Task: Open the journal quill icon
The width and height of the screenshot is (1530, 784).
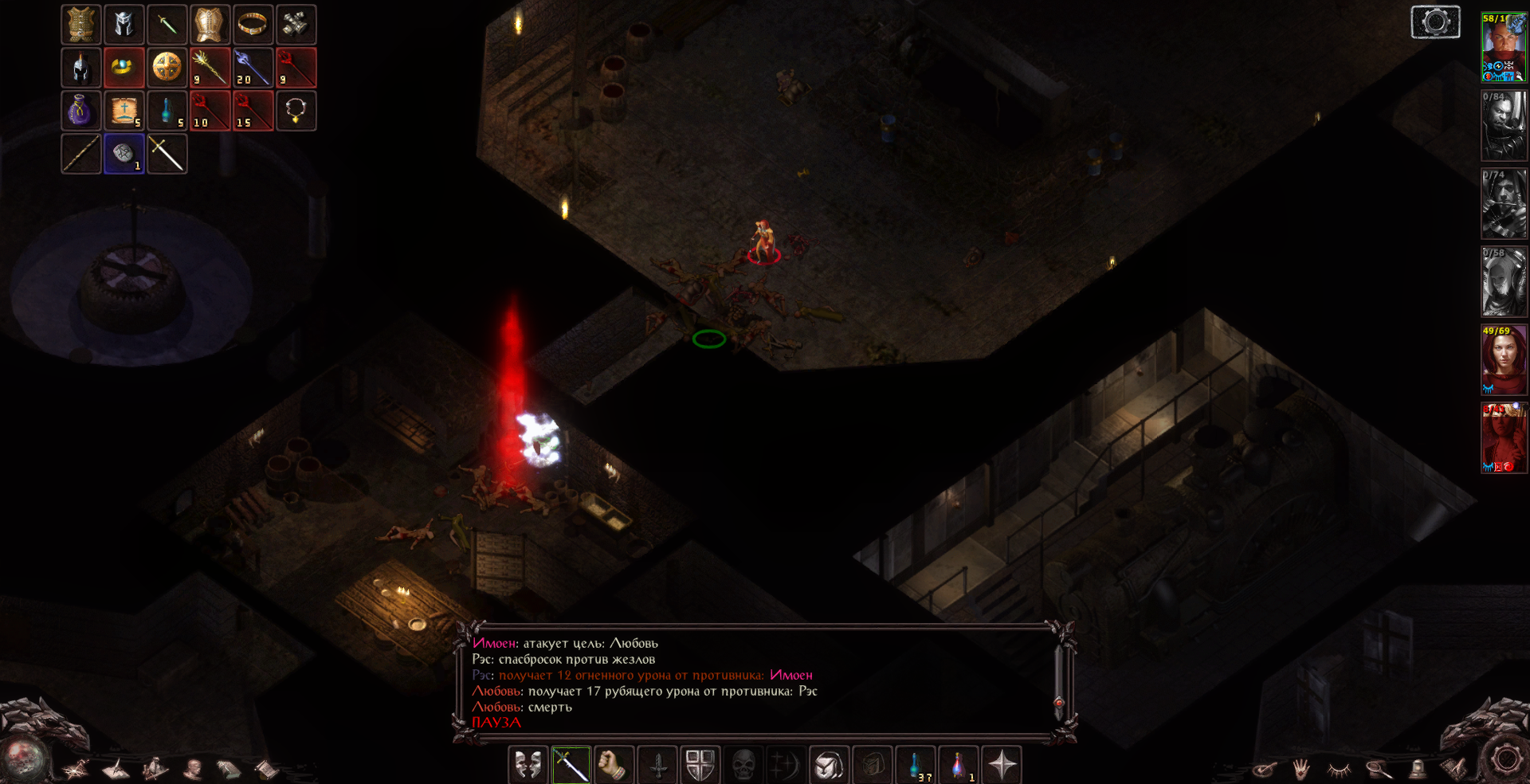Action: (x=115, y=770)
